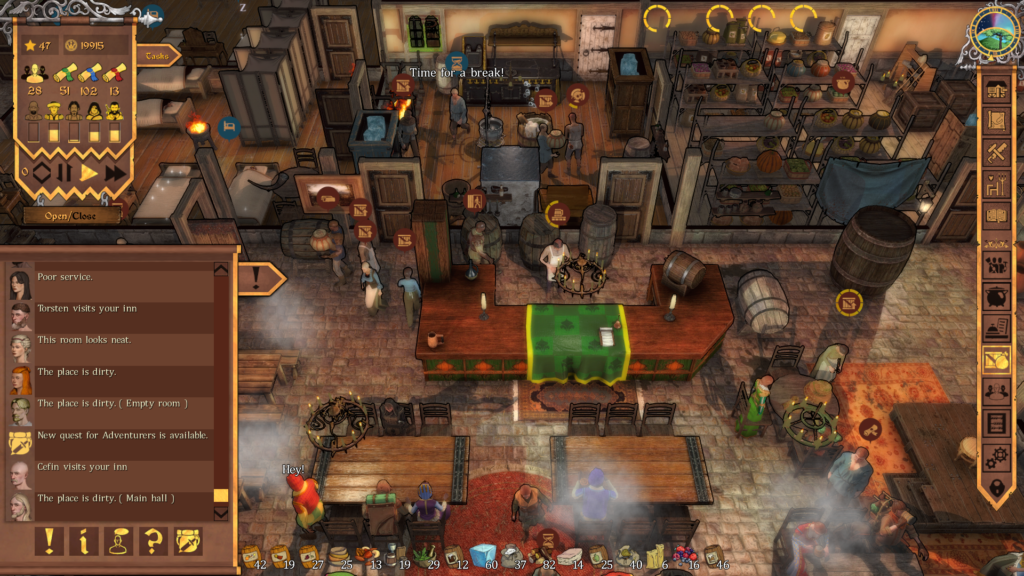Viewport: 1024px width, 576px height.
Task: Show the question mark message filter
Action: (x=153, y=541)
